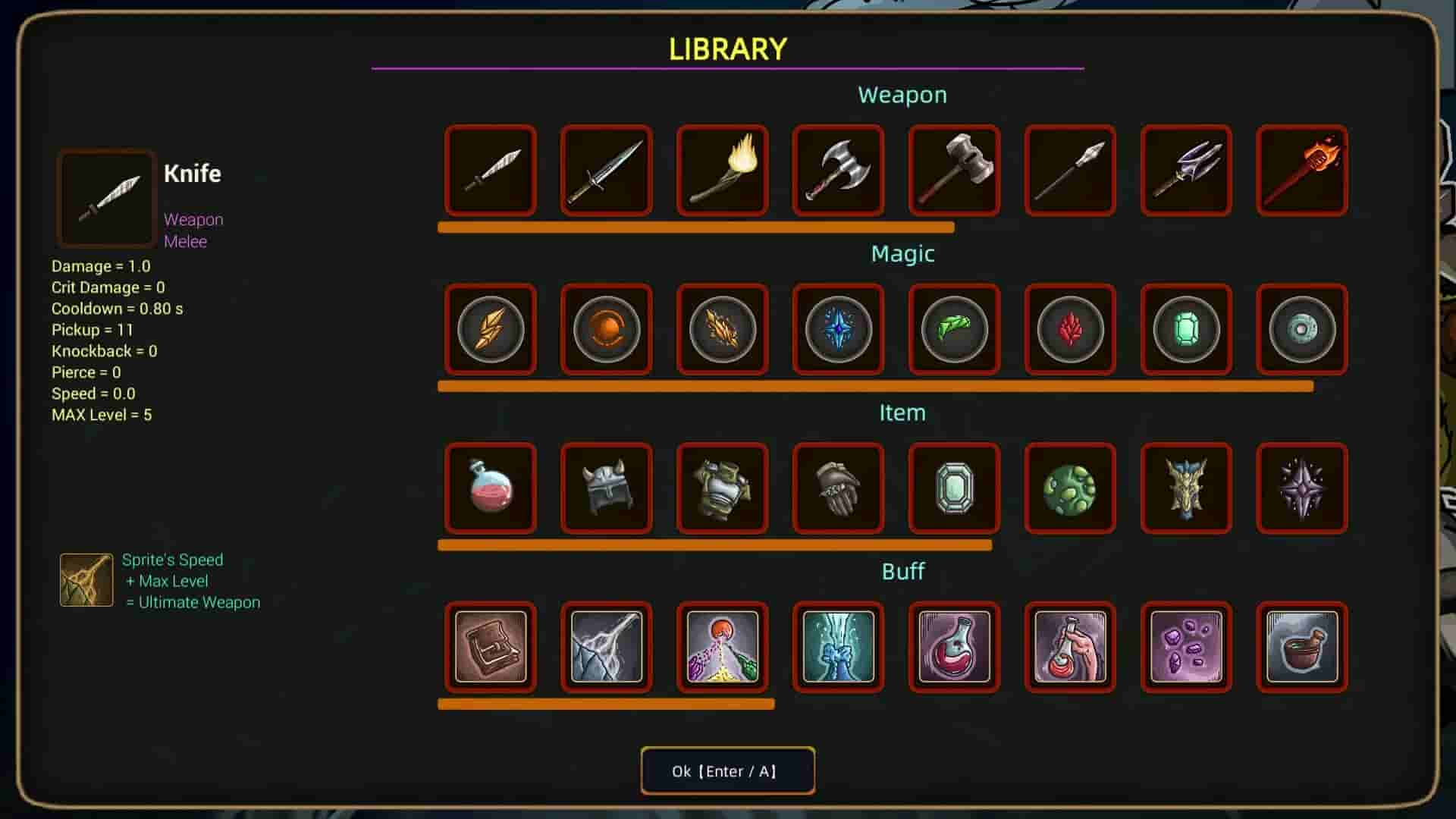Image resolution: width=1456 pixels, height=819 pixels.
Task: Select the horned helmet item
Action: coord(607,488)
